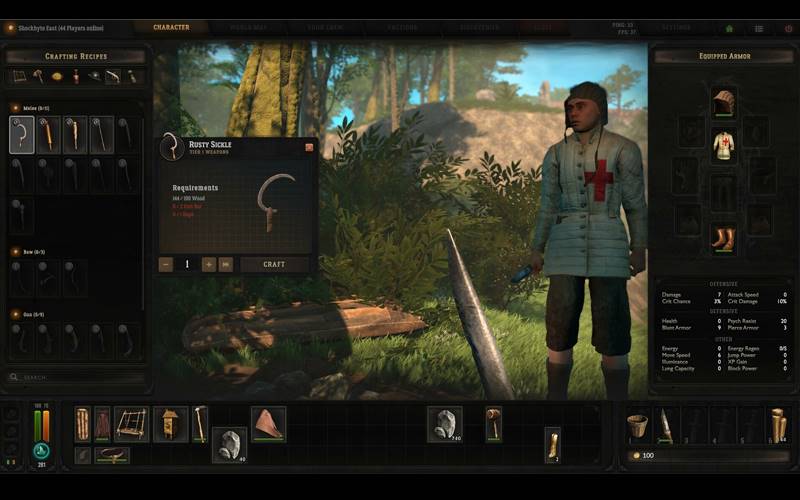Screen dimensions: 800x500
Task: Select the Rusty Sickle recipe slot
Action: pyautogui.click(x=22, y=134)
